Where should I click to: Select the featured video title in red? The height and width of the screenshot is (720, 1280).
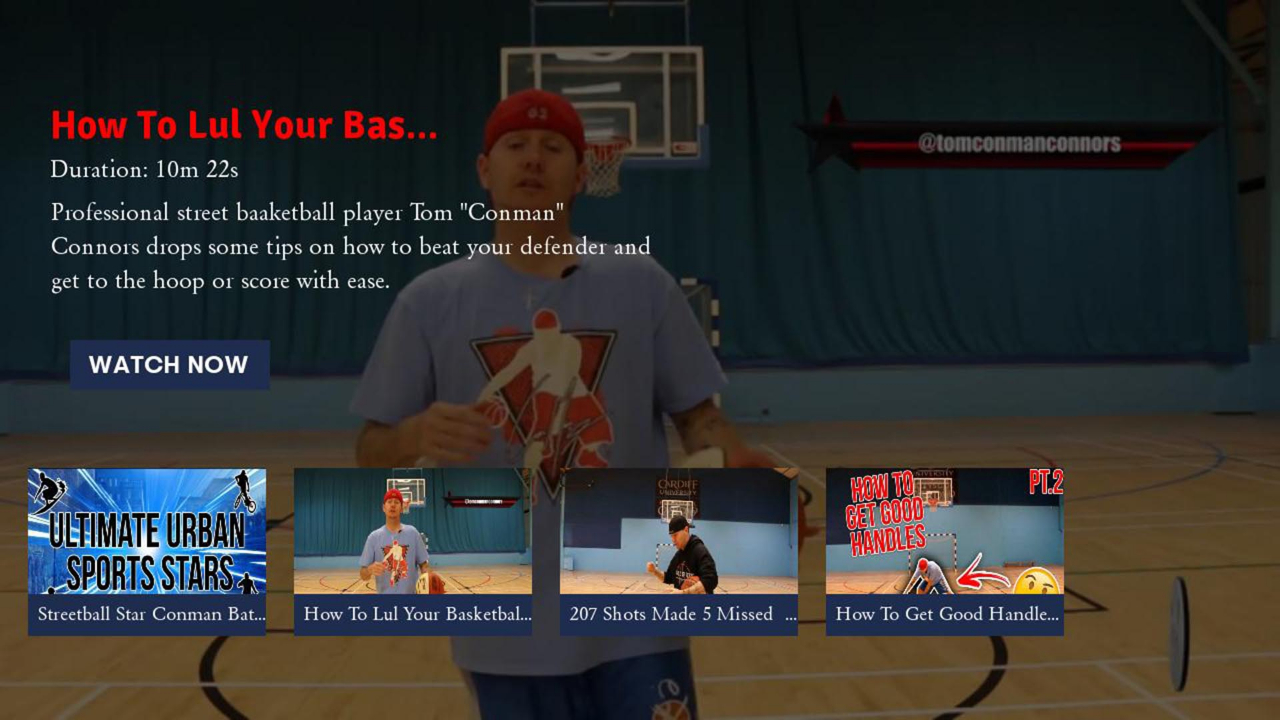point(244,126)
